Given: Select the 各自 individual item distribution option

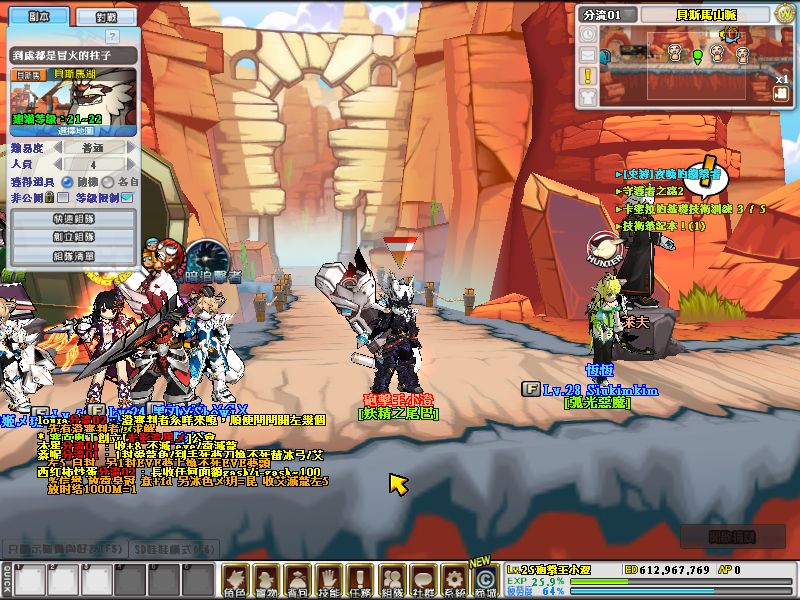Looking at the screenshot, I should point(109,182).
